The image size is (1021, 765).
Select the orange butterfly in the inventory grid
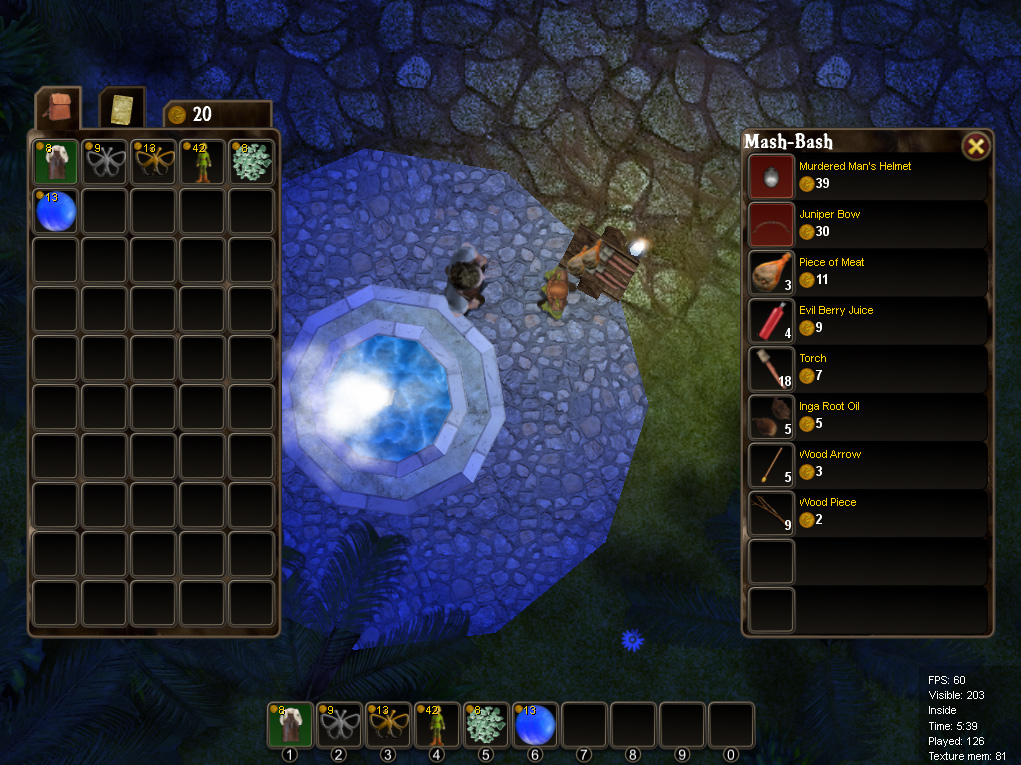(x=154, y=162)
